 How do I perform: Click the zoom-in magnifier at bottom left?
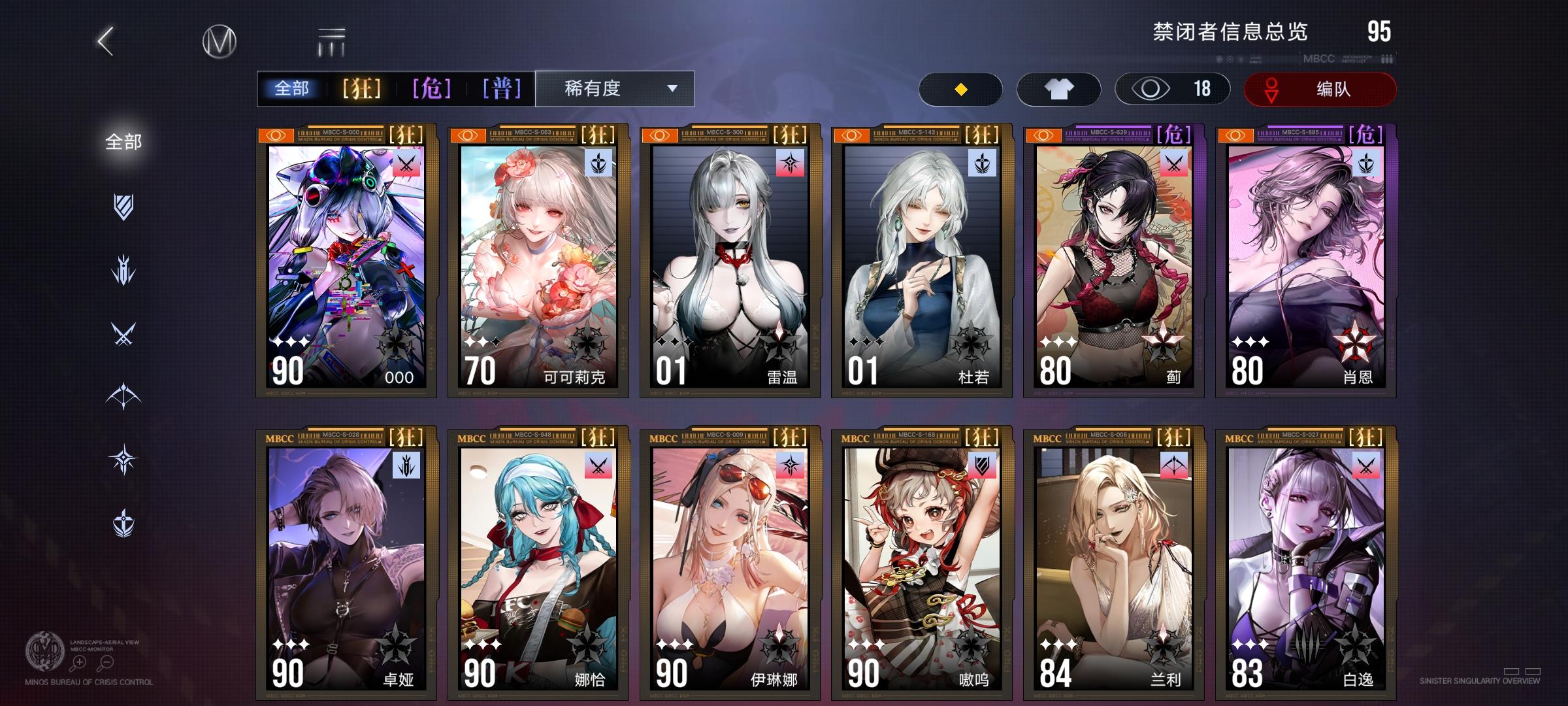coord(78,662)
